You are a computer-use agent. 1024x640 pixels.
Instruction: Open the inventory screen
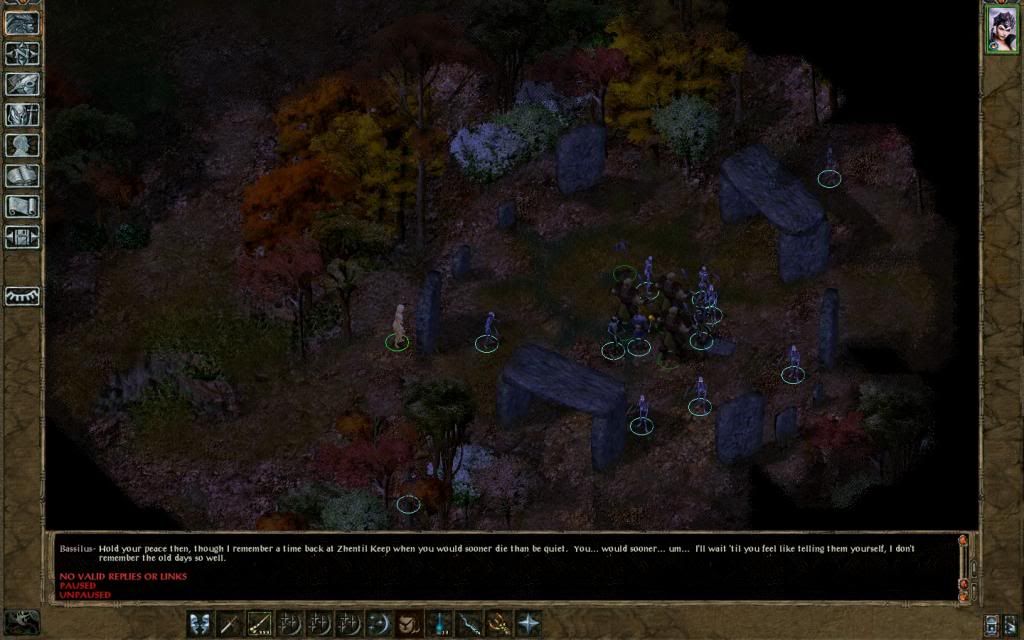pyautogui.click(x=22, y=114)
